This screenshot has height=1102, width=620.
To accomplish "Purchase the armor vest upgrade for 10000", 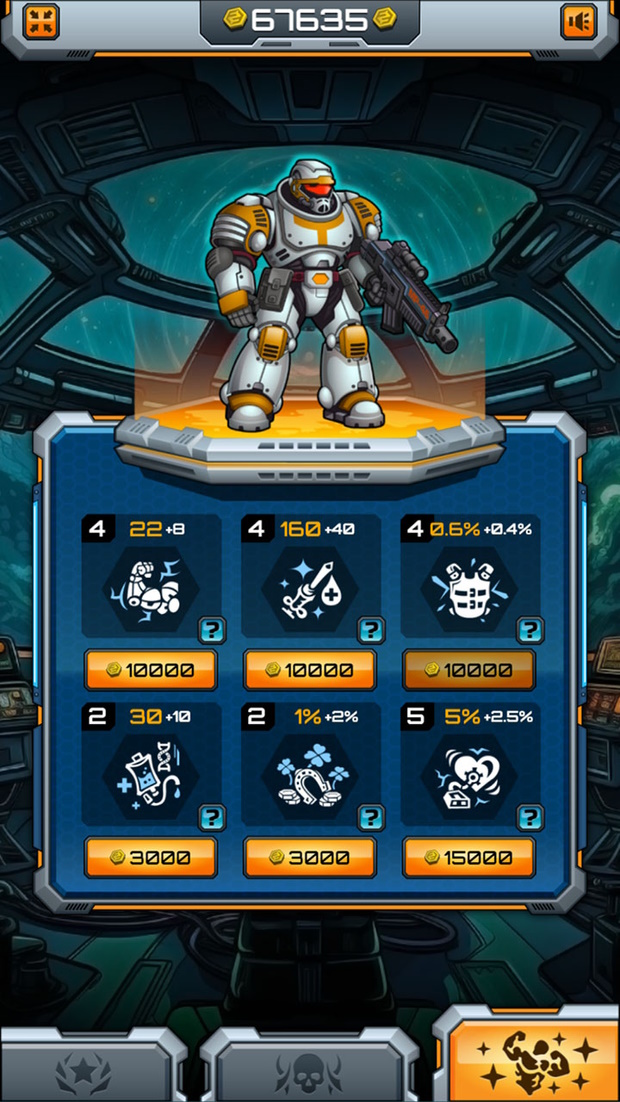I will pyautogui.click(x=469, y=670).
